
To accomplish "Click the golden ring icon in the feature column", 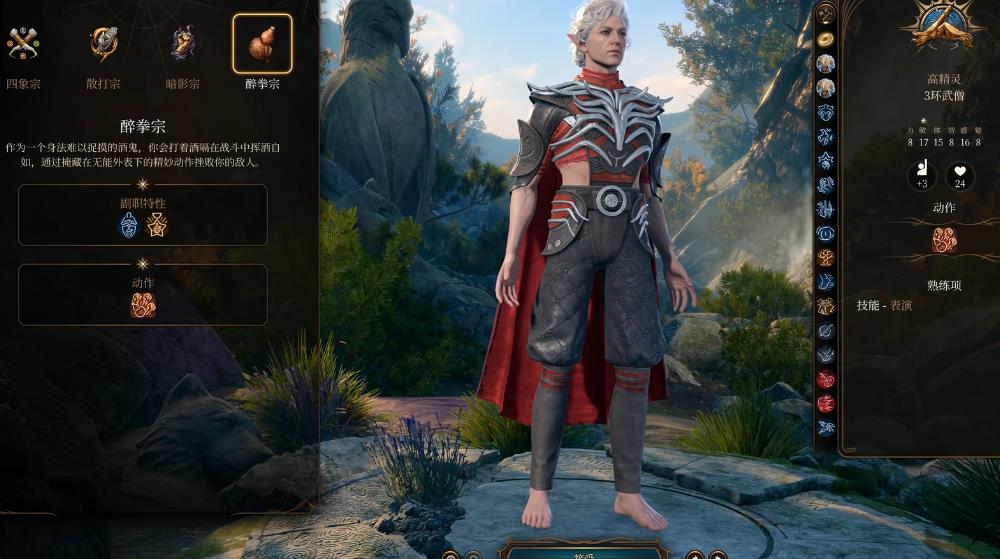I will click(826, 39).
